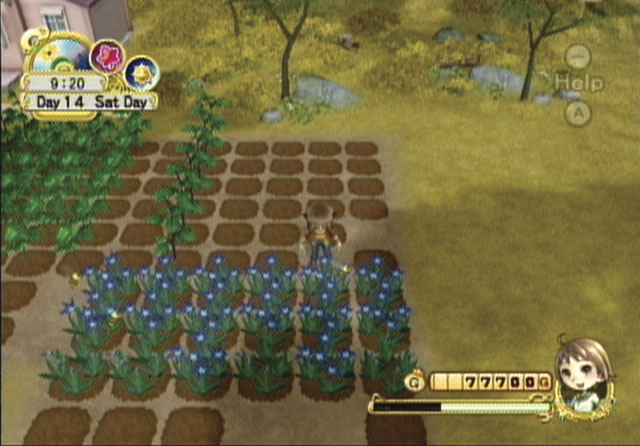Click the pink flower season icon

click(105, 55)
